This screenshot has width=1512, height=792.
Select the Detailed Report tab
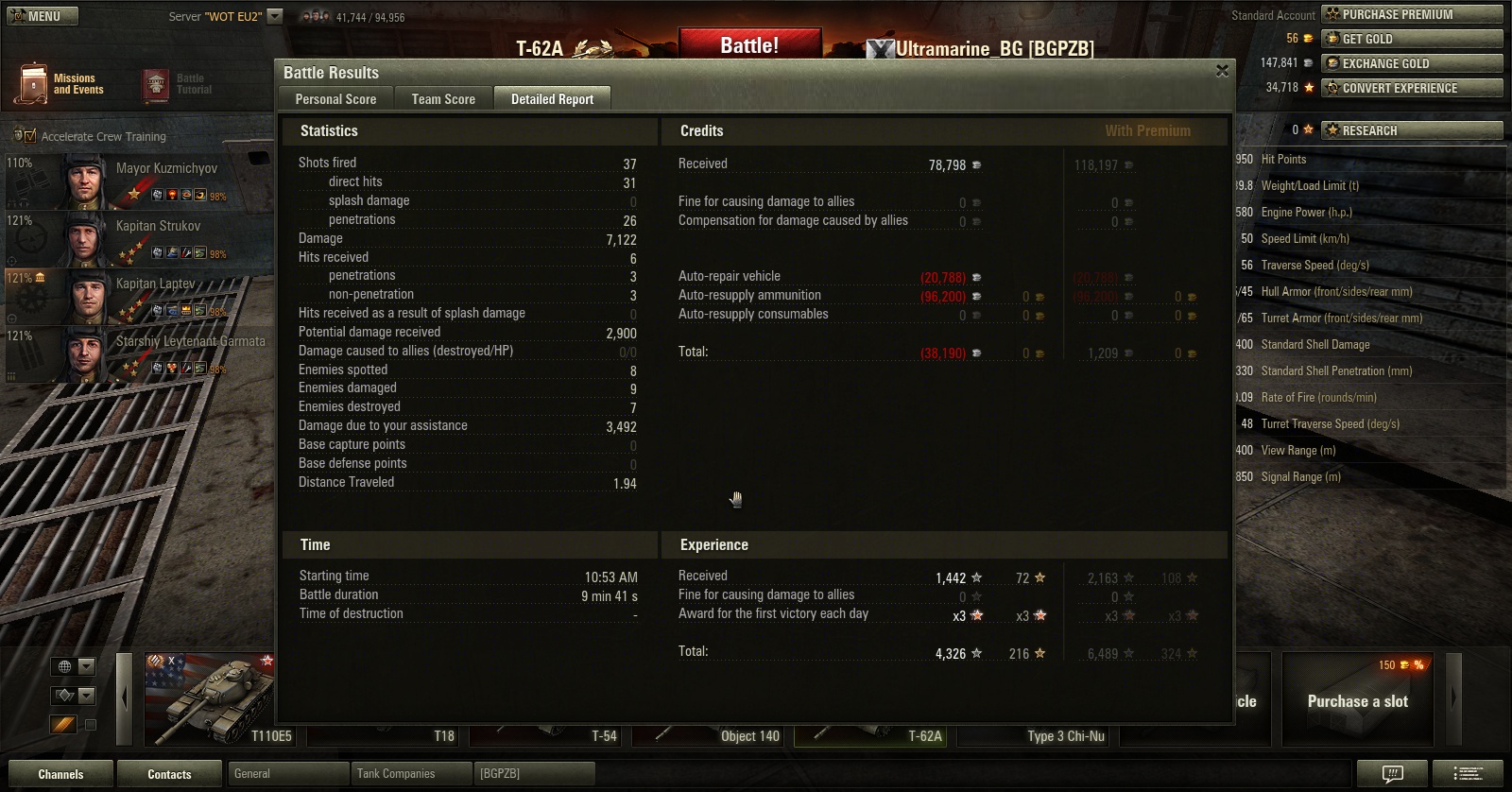click(x=552, y=99)
